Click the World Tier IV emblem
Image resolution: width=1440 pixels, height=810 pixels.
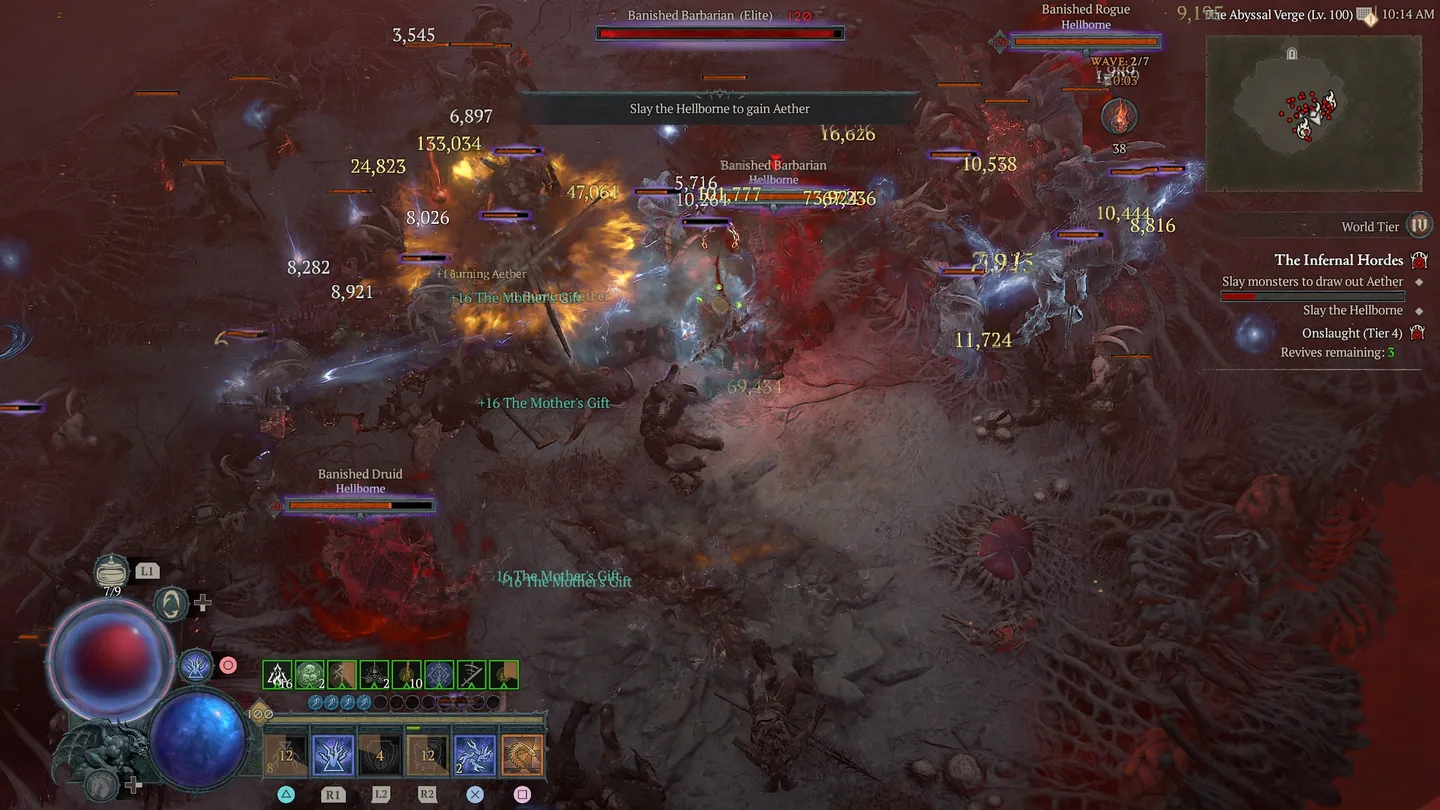[x=1419, y=225]
